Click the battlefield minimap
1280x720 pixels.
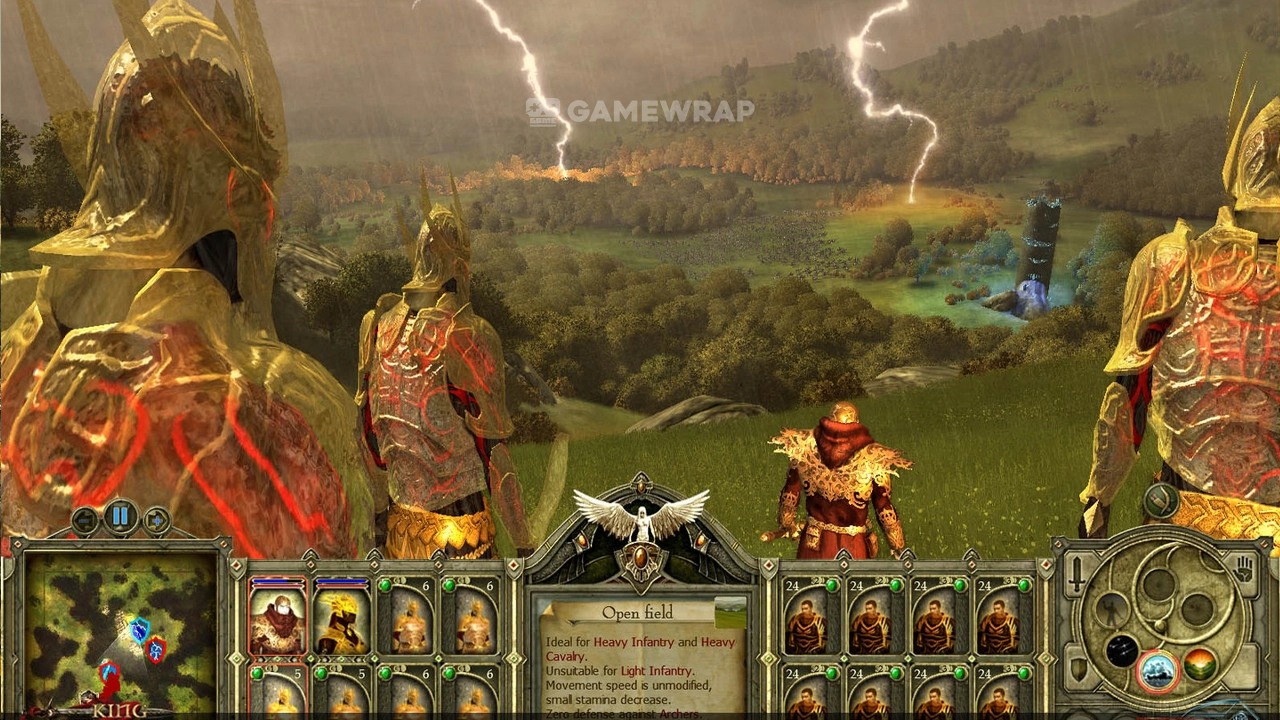click(120, 630)
